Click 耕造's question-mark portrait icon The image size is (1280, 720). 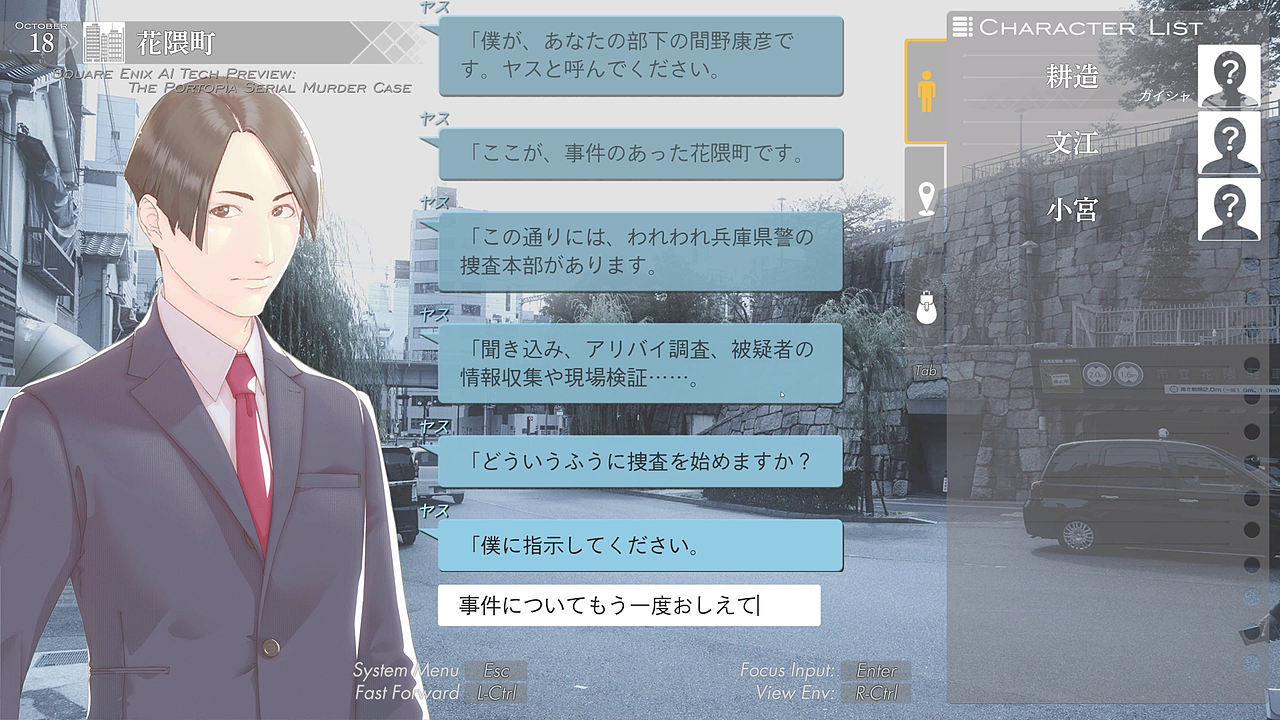pos(1229,77)
